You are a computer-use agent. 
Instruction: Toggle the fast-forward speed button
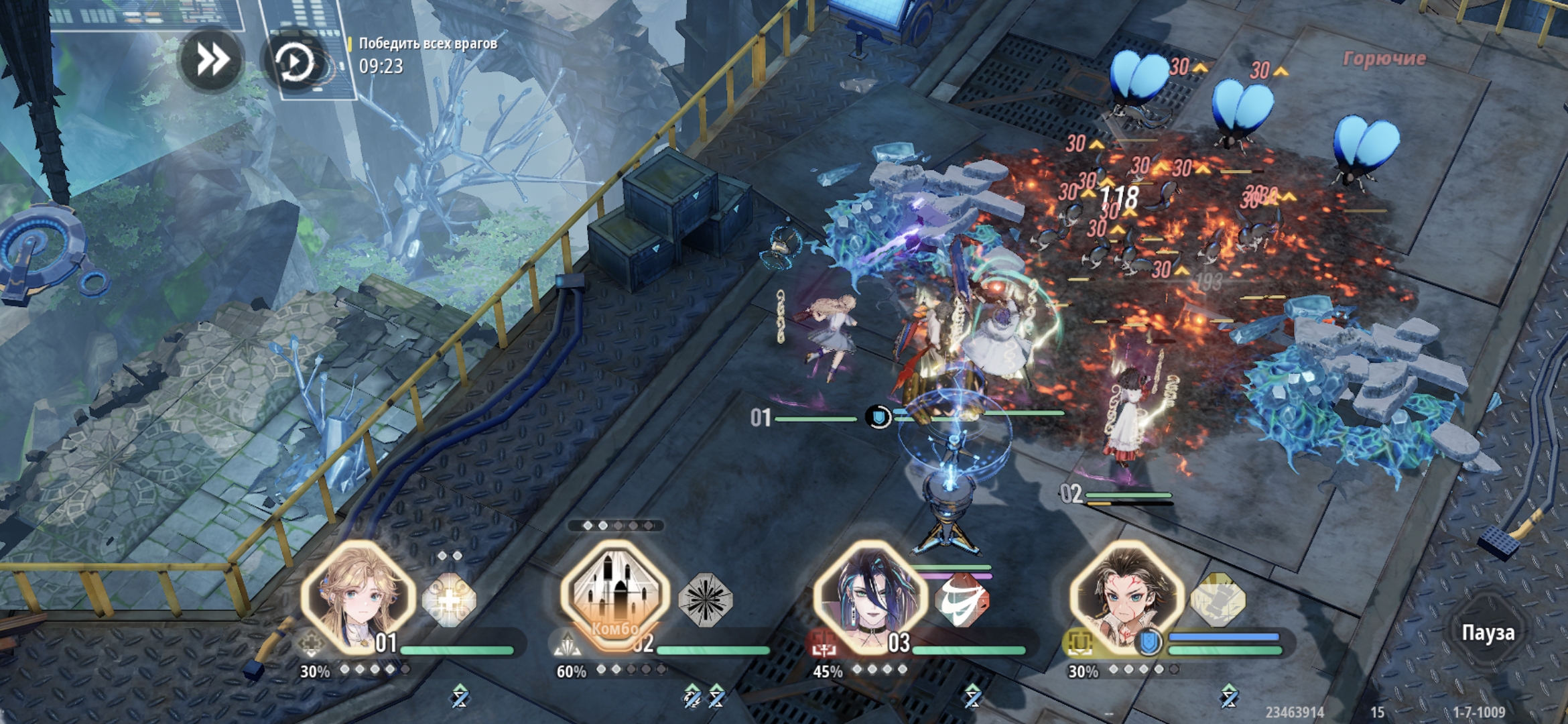212,60
